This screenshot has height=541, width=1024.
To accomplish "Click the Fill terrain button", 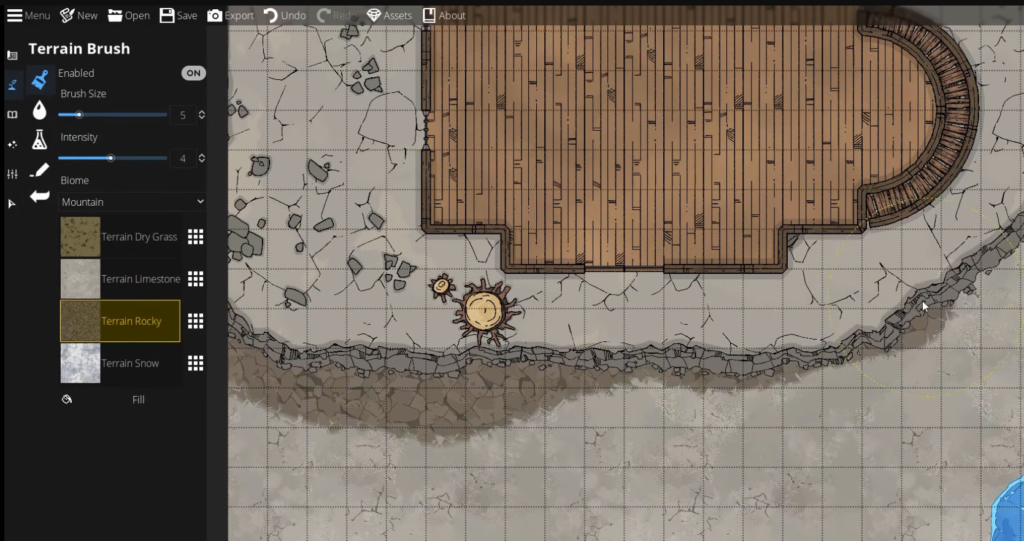I will (138, 399).
